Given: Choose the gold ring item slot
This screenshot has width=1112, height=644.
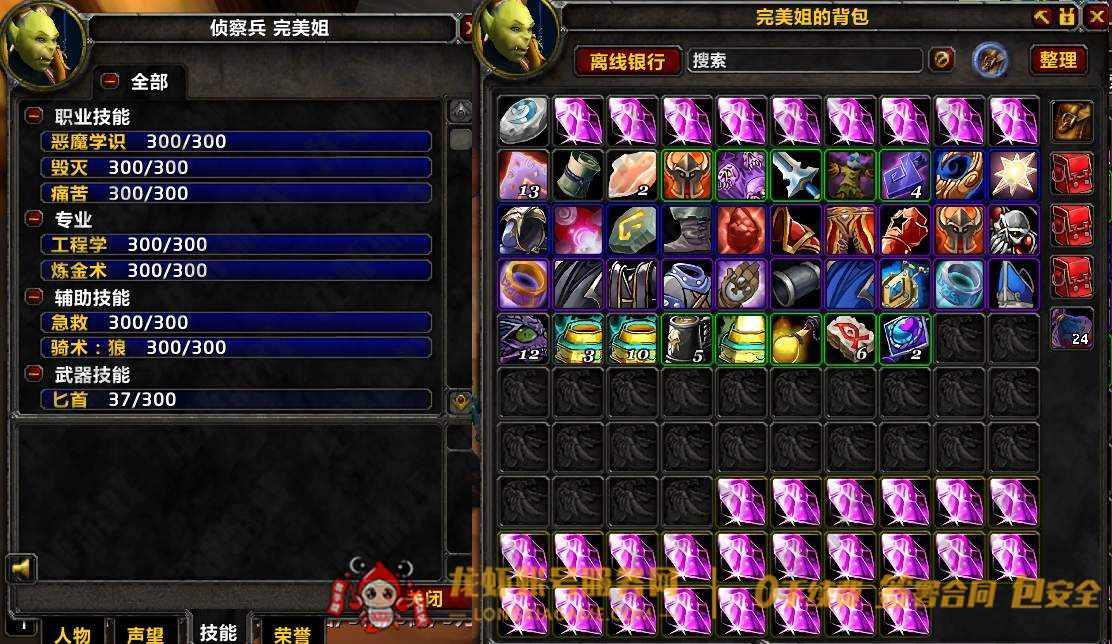Looking at the screenshot, I should coord(524,284).
